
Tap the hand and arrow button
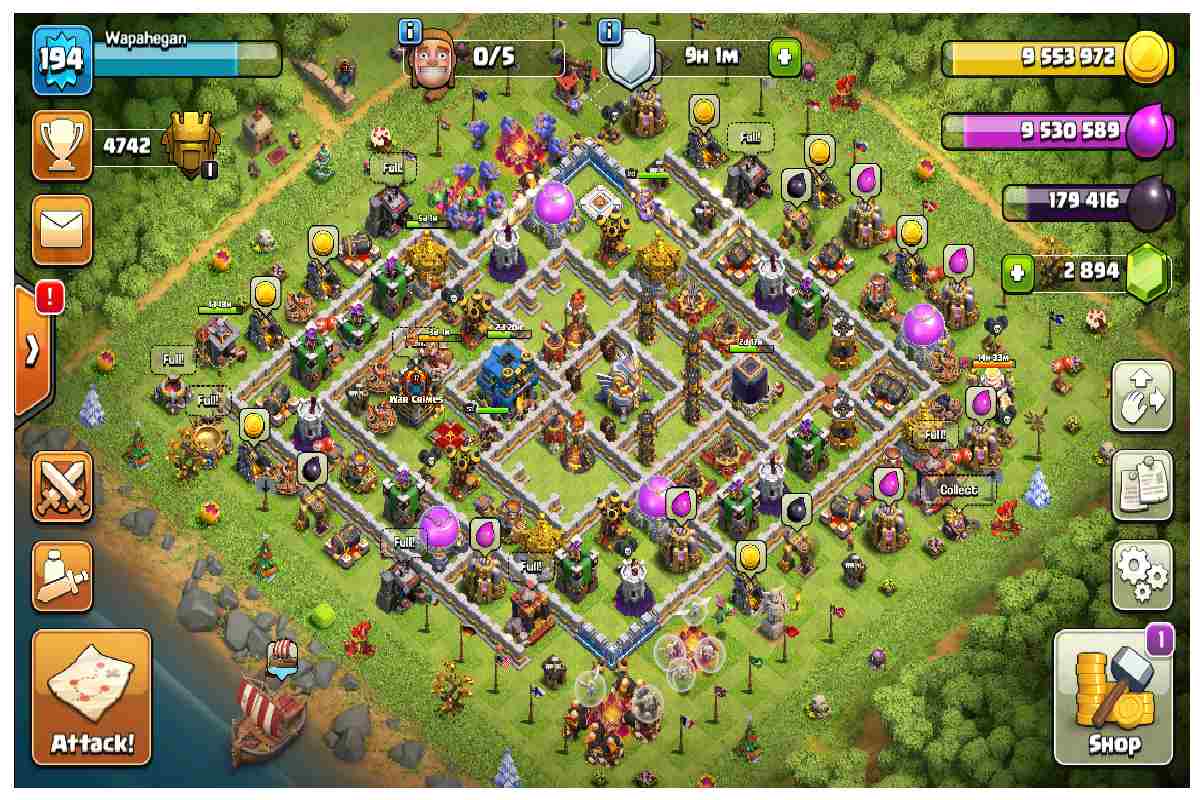(1142, 396)
